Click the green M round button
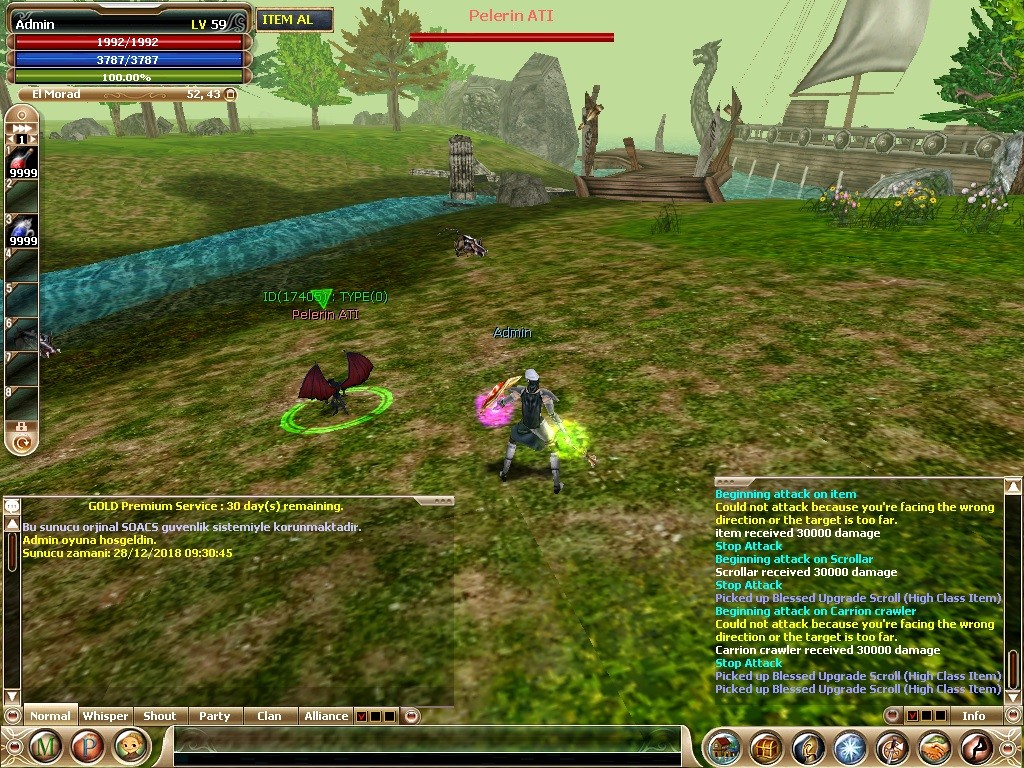 [x=46, y=746]
